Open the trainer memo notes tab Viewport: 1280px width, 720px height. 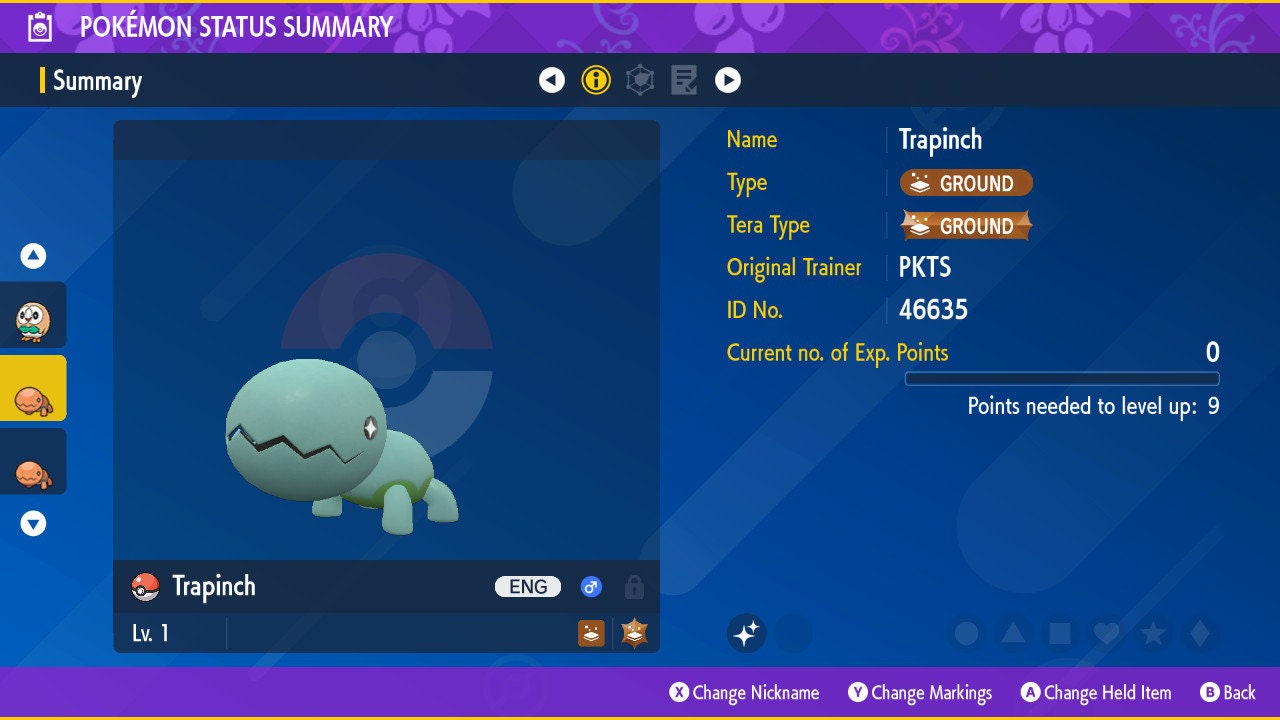click(684, 80)
